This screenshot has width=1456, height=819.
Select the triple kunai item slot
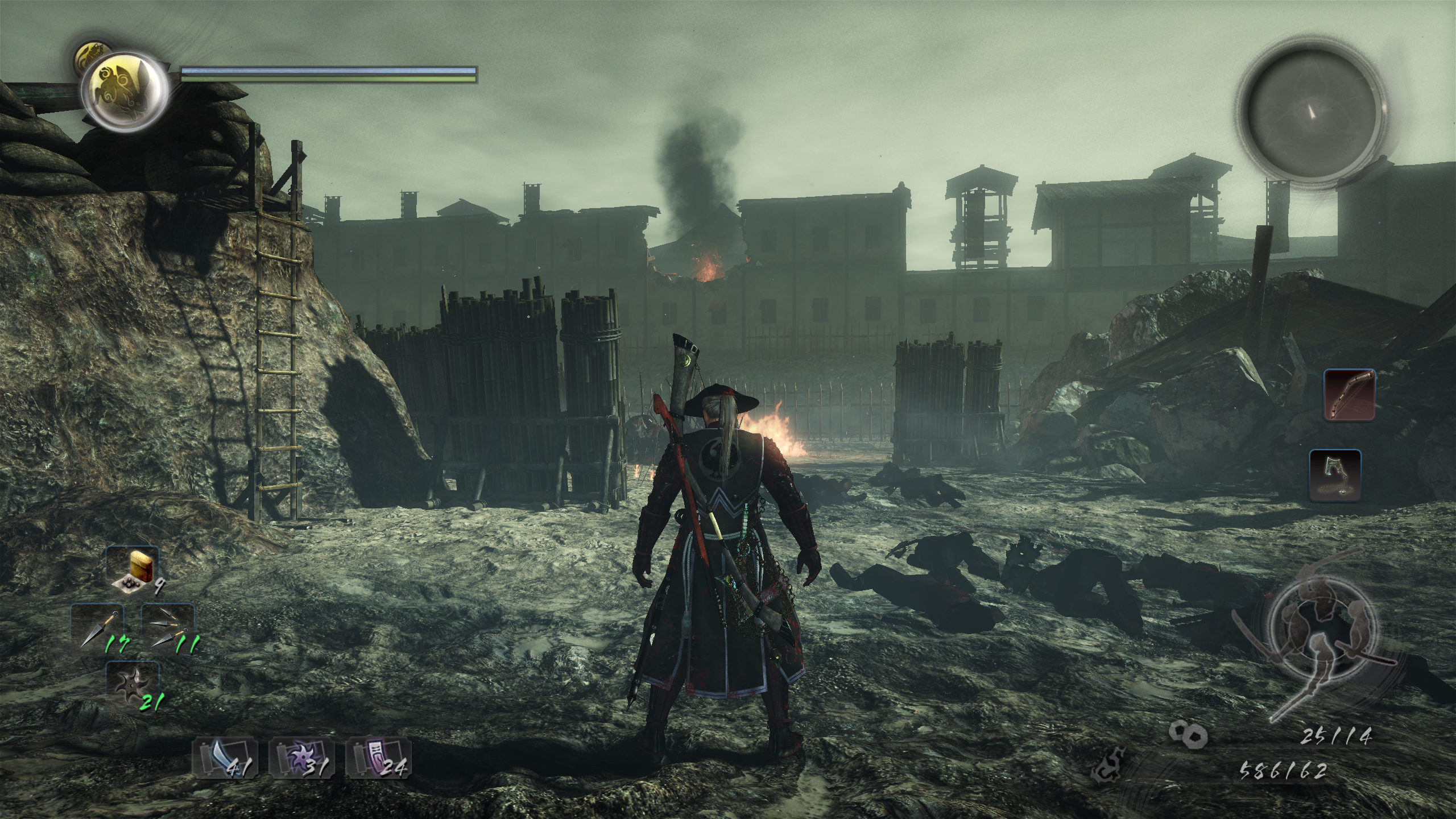(167, 627)
